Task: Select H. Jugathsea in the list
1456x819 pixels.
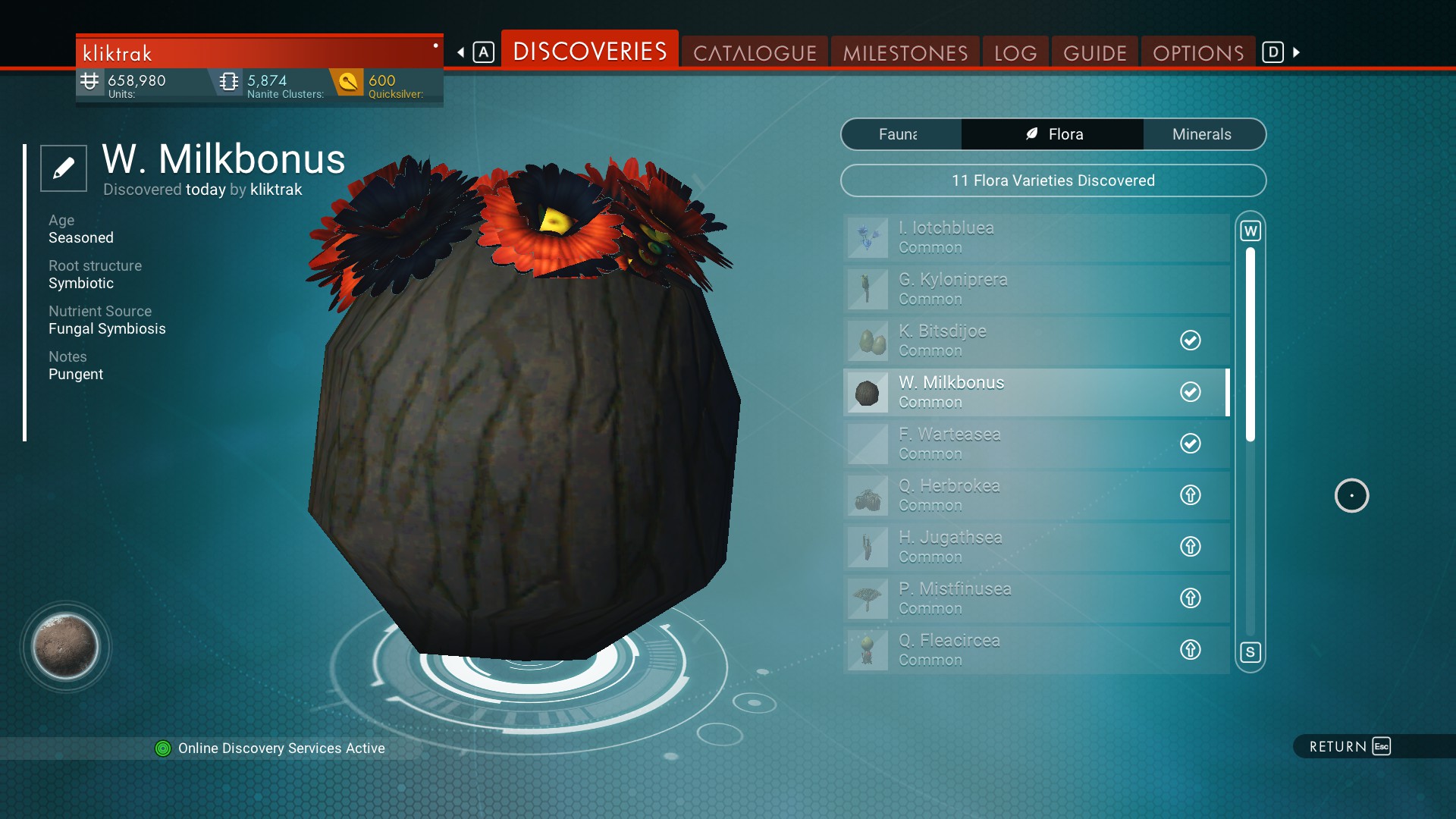Action: point(1035,547)
